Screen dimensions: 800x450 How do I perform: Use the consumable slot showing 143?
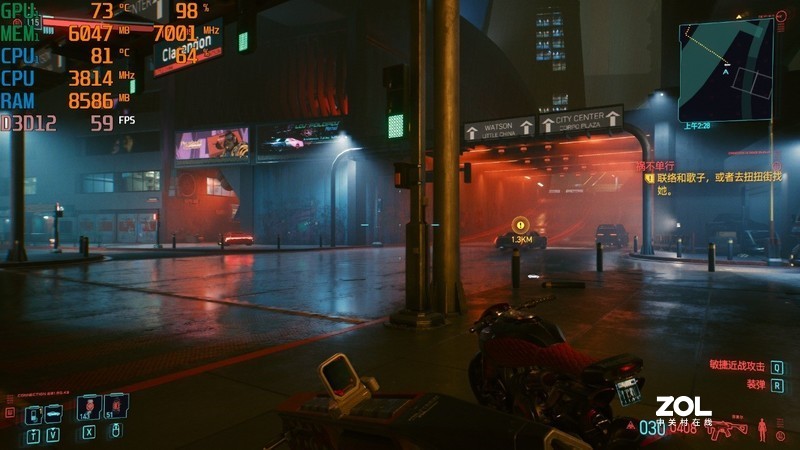87,407
